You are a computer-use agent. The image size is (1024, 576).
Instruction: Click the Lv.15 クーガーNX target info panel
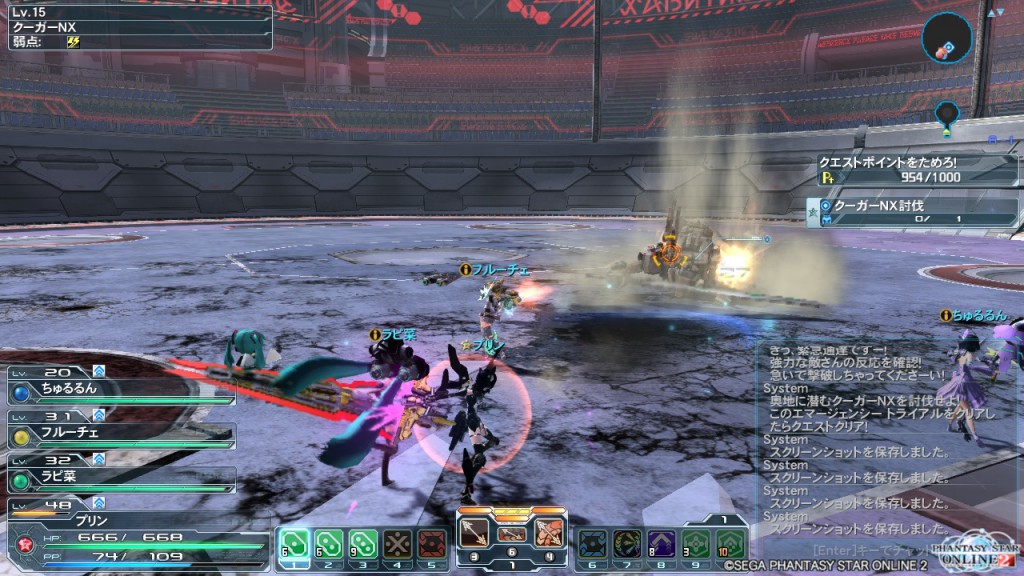coord(137,27)
